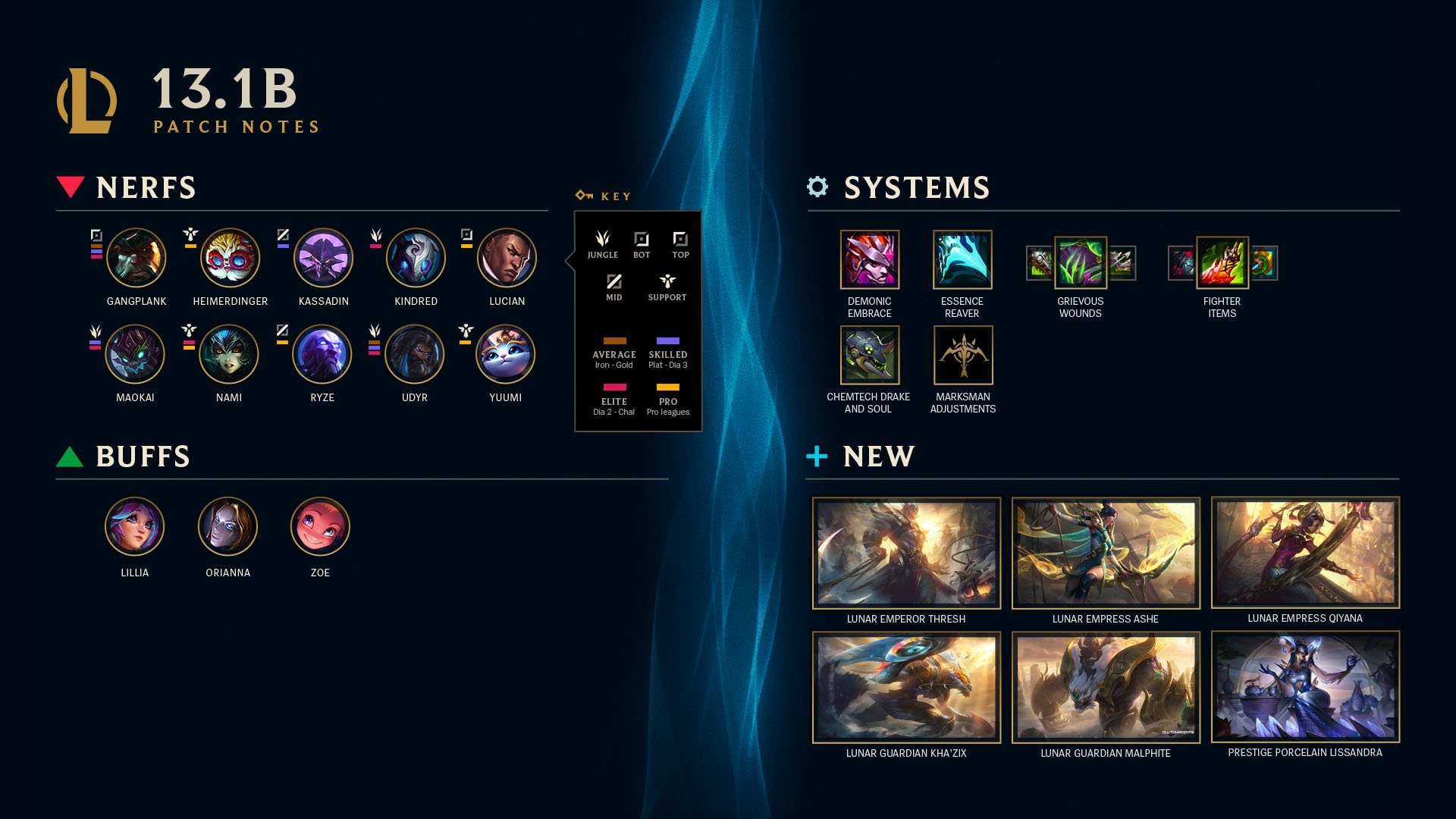Select the Prestige Porcelain Lissandra thumbnail
Image resolution: width=1456 pixels, height=819 pixels.
point(1305,686)
